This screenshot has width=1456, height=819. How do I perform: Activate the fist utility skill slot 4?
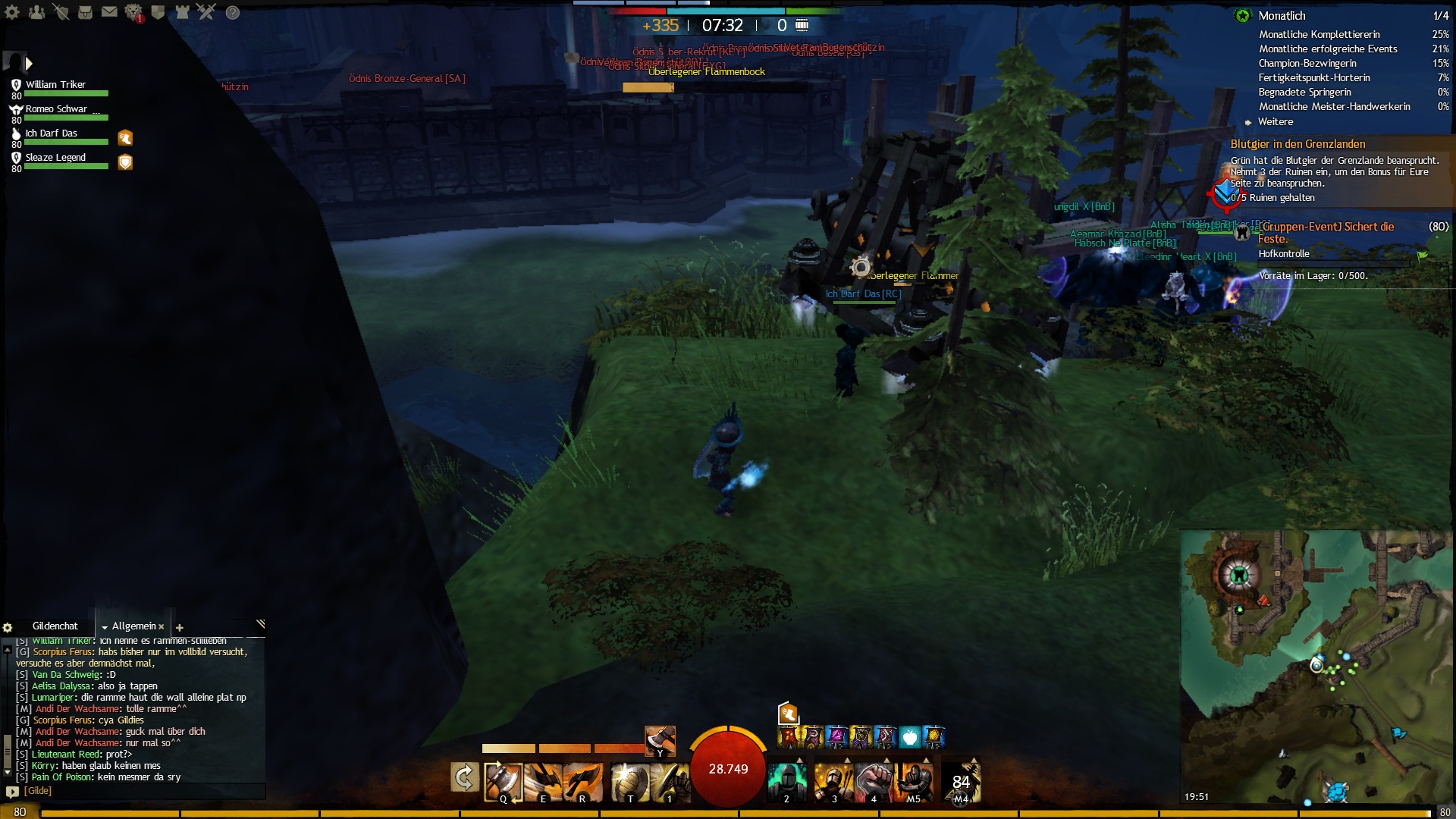point(873,781)
